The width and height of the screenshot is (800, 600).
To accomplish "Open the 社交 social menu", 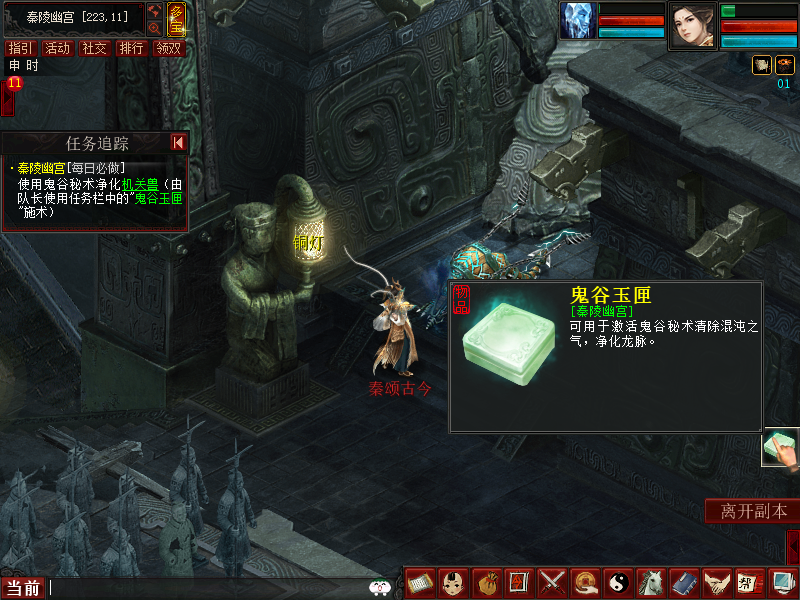I will point(95,48).
